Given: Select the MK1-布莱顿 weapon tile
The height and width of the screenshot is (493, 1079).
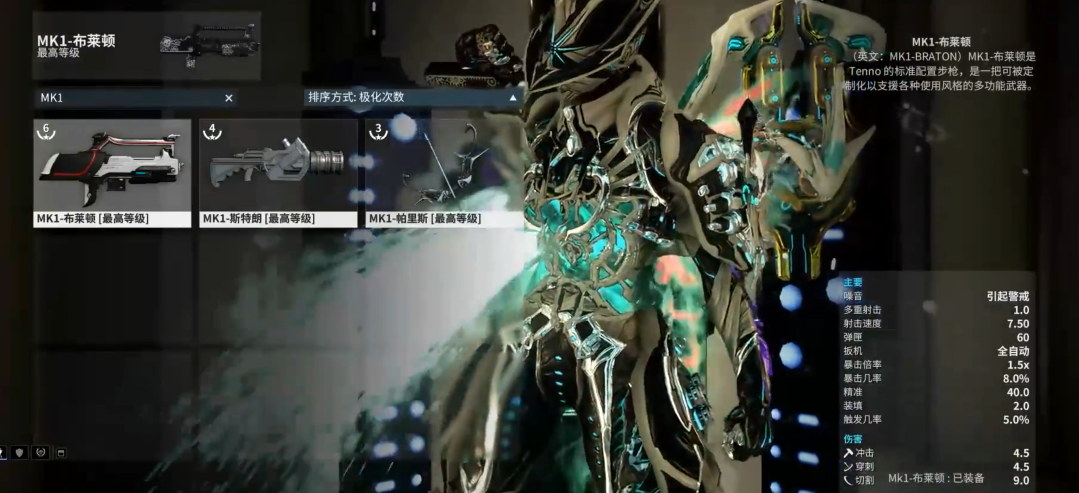Looking at the screenshot, I should pos(112,172).
